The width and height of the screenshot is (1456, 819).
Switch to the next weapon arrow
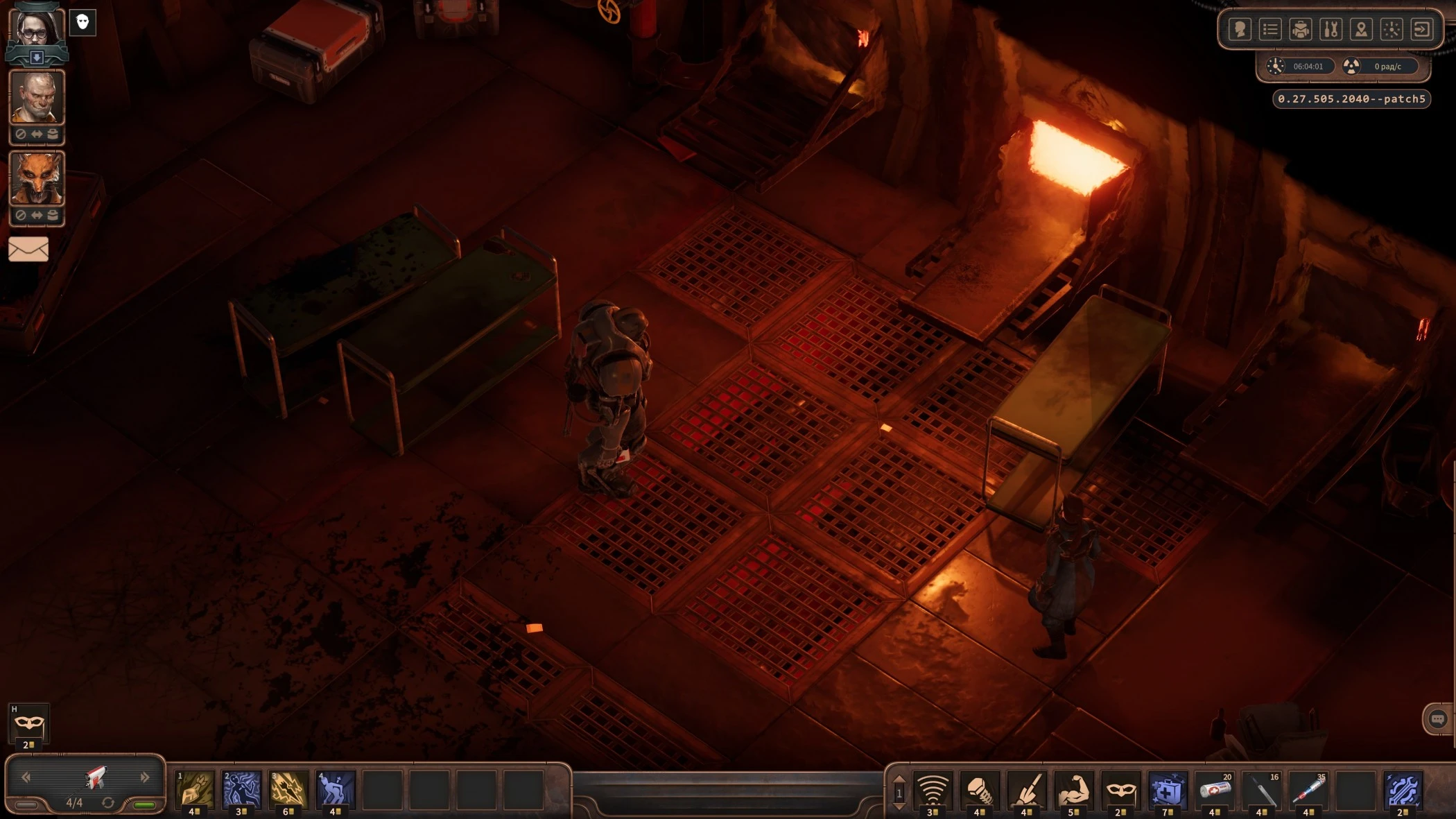pos(145,777)
